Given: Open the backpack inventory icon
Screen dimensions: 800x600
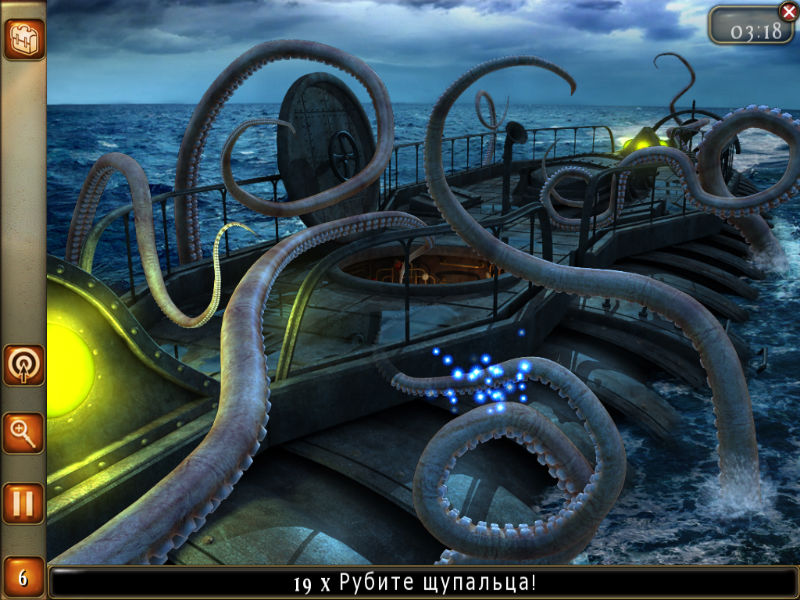Looking at the screenshot, I should (23, 39).
